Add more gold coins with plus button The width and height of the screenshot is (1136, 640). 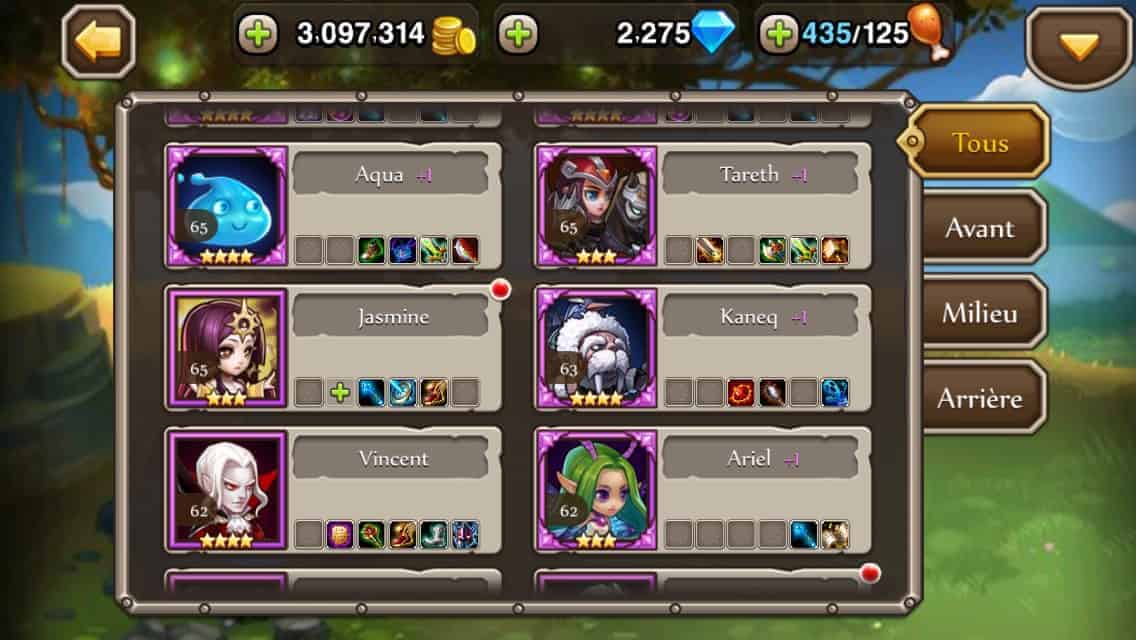(x=258, y=35)
